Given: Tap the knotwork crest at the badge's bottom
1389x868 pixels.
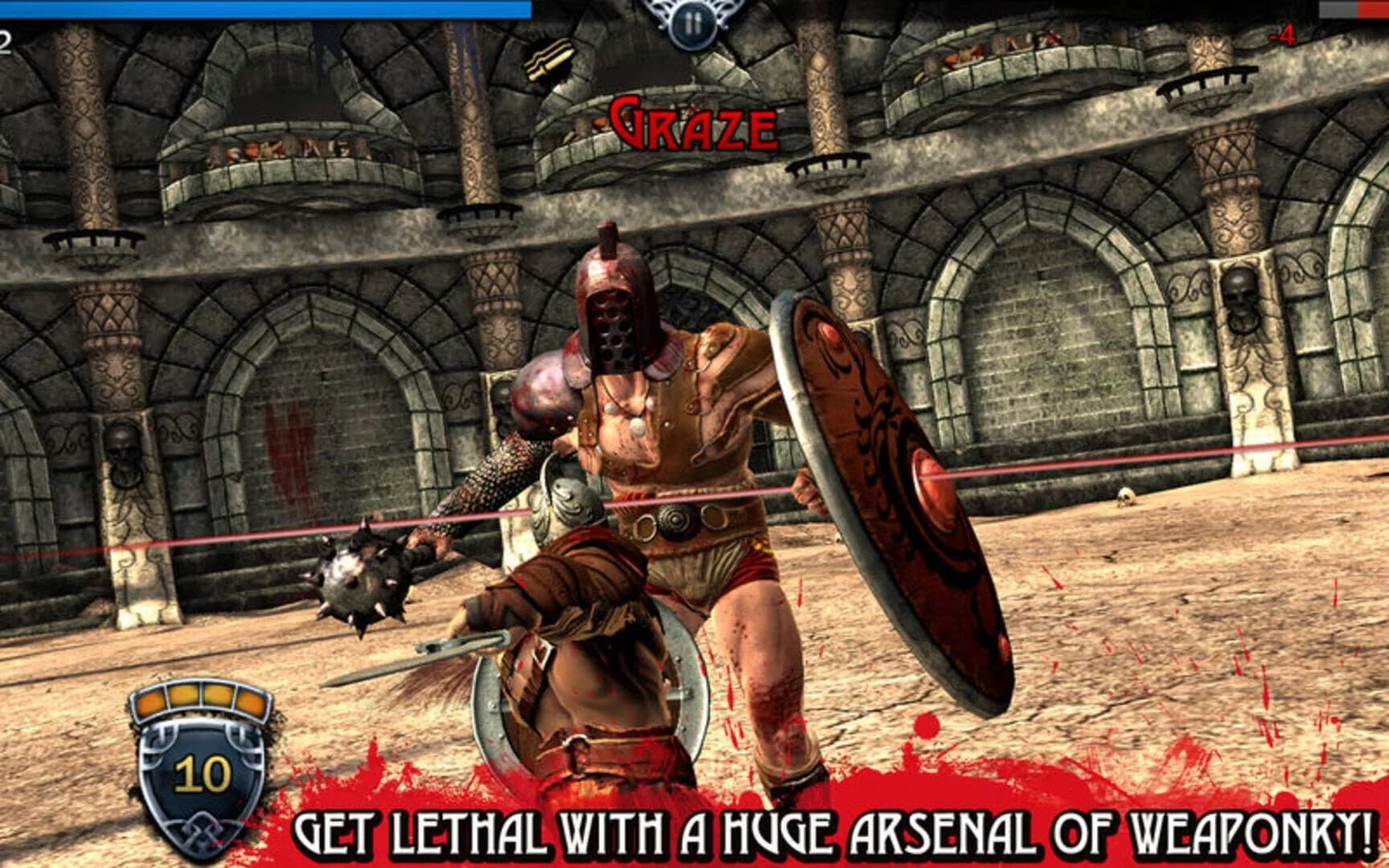Looking at the screenshot, I should (203, 828).
